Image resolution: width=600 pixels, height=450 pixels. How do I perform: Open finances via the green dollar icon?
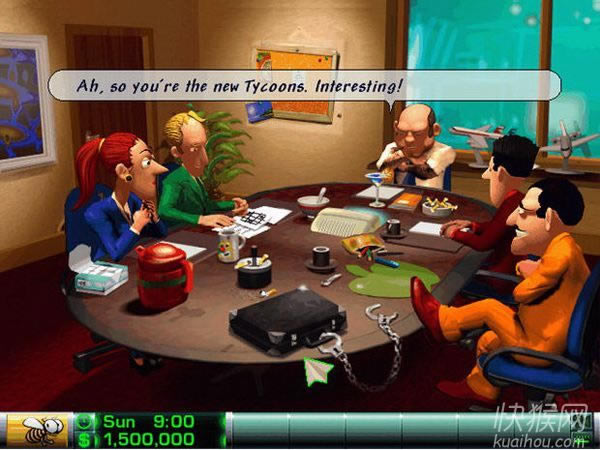point(85,439)
